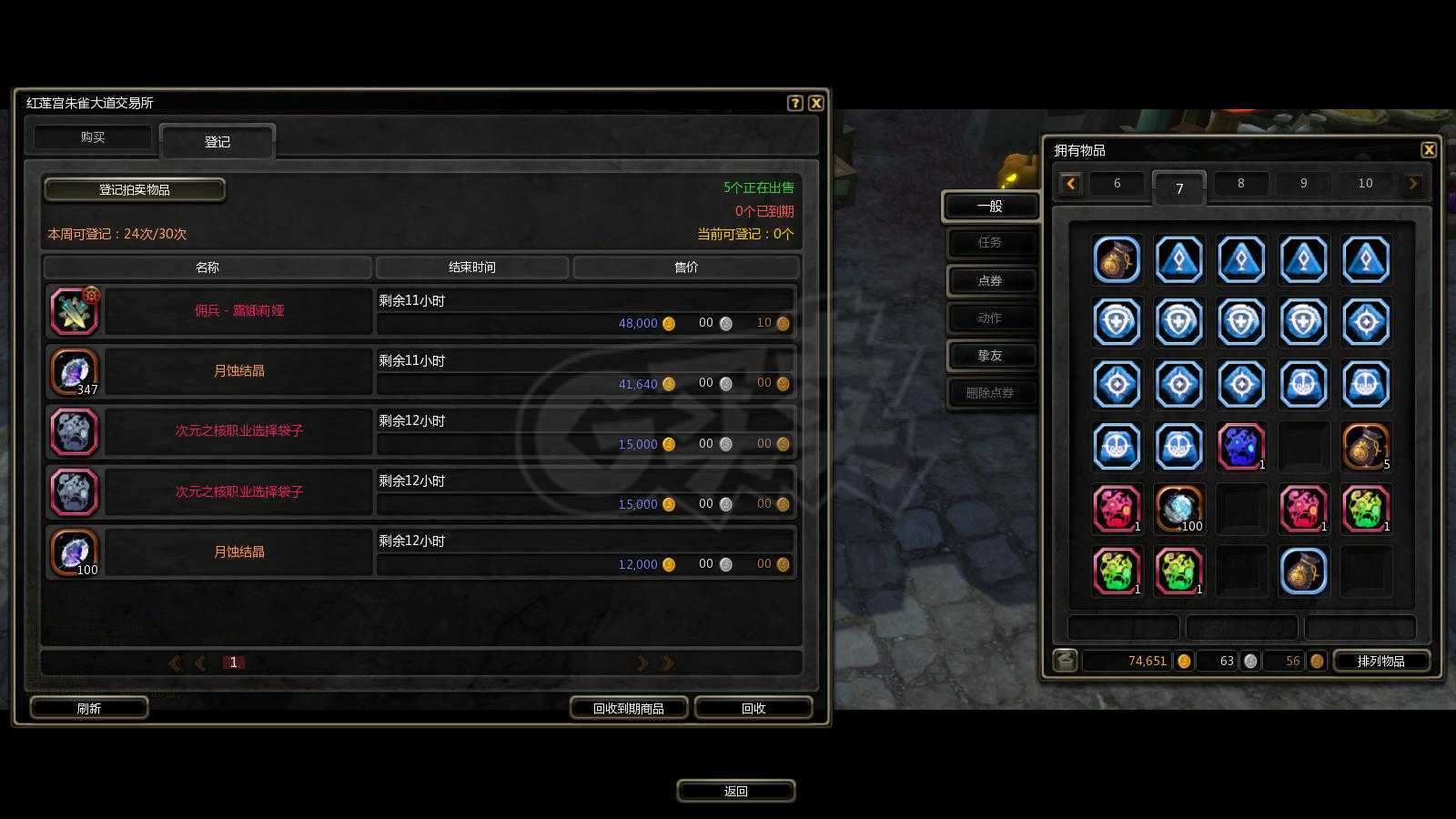Click the 登记拍卖物品 button
Image resolution: width=1456 pixels, height=819 pixels.
[135, 189]
